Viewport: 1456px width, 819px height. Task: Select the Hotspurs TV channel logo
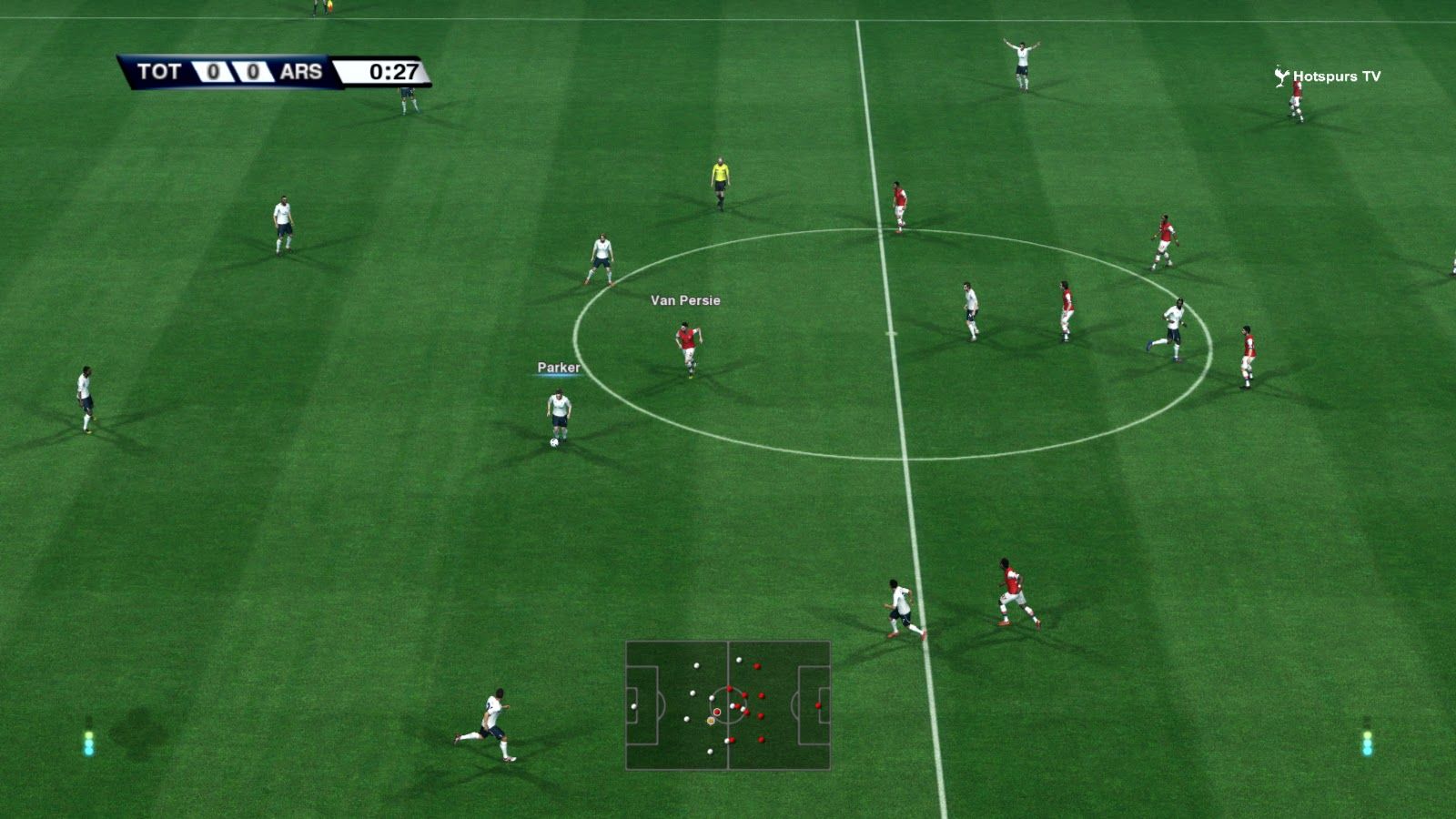click(x=1328, y=76)
